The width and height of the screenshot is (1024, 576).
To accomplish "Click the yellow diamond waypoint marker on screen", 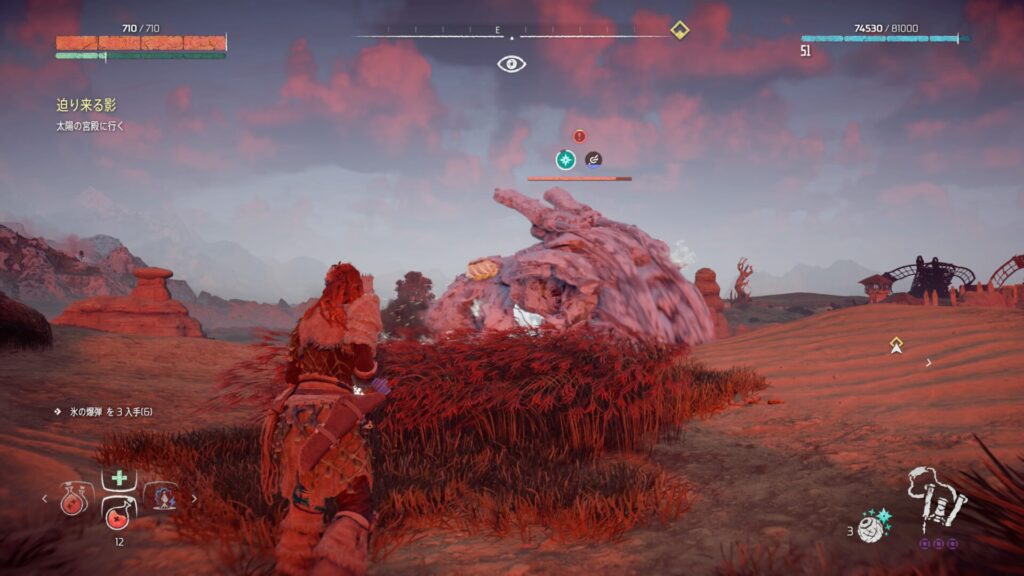I will point(897,345).
